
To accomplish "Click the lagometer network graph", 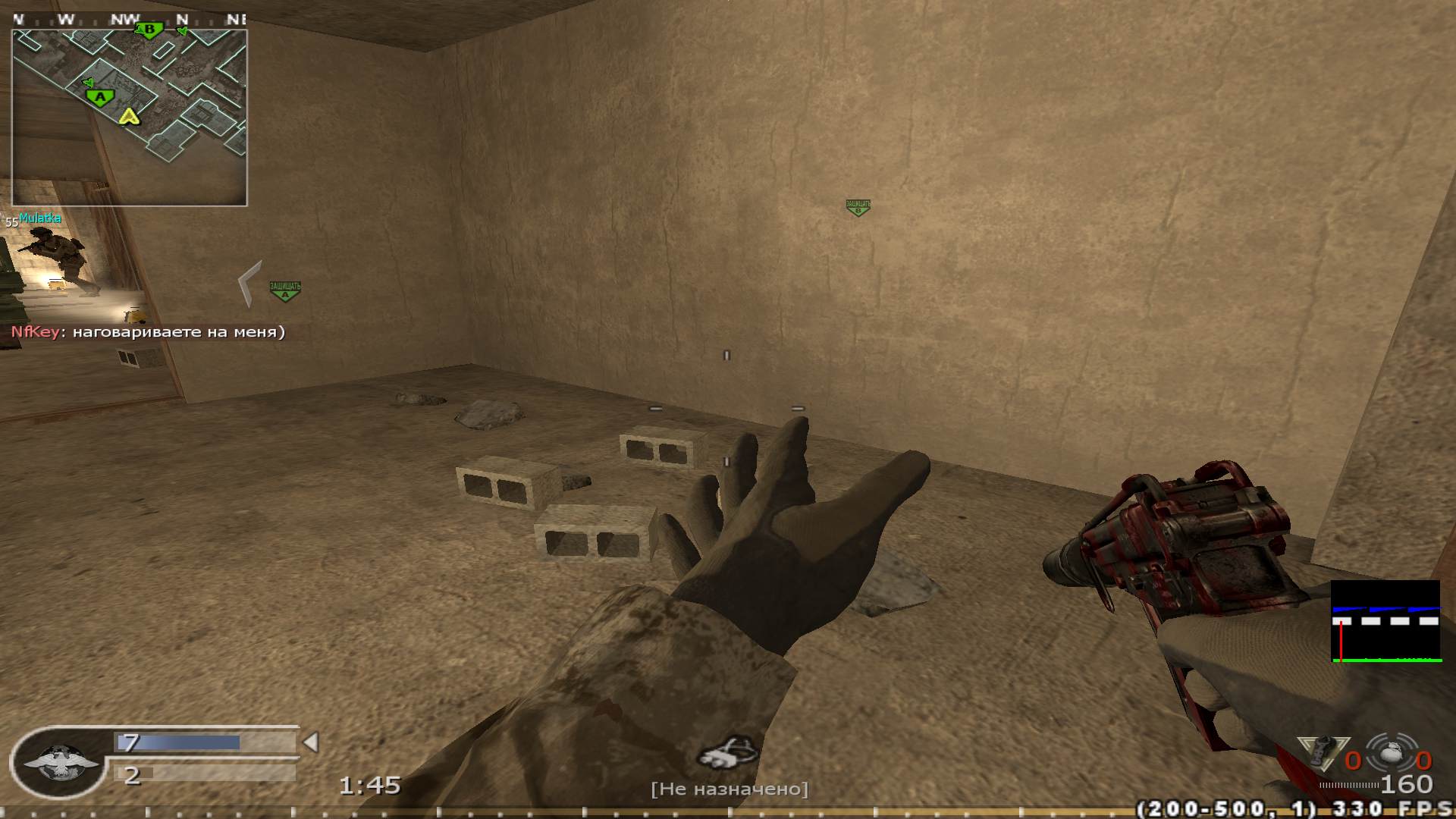I will point(1385,622).
